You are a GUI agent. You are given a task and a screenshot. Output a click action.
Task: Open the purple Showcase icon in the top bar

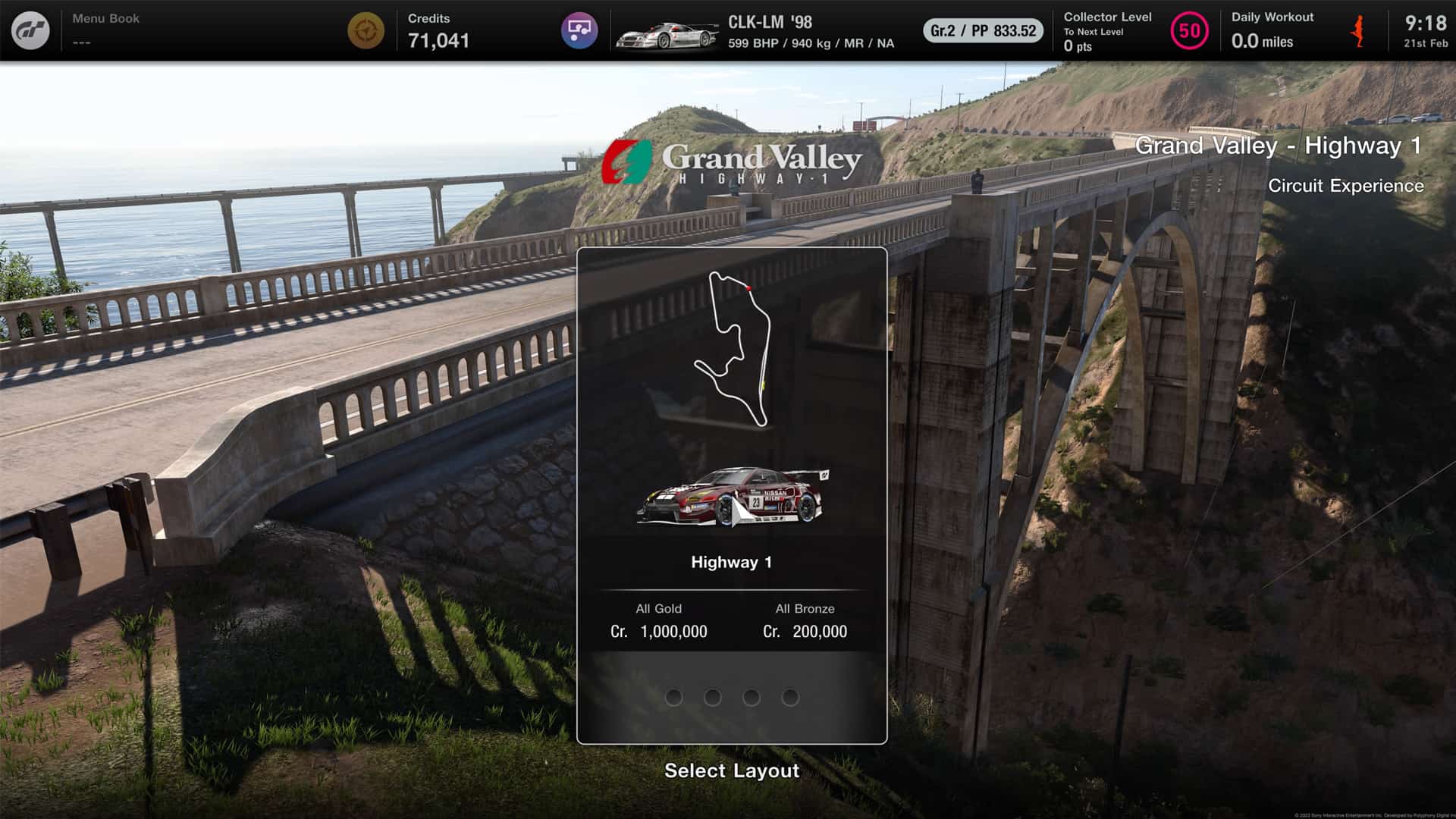tap(580, 30)
